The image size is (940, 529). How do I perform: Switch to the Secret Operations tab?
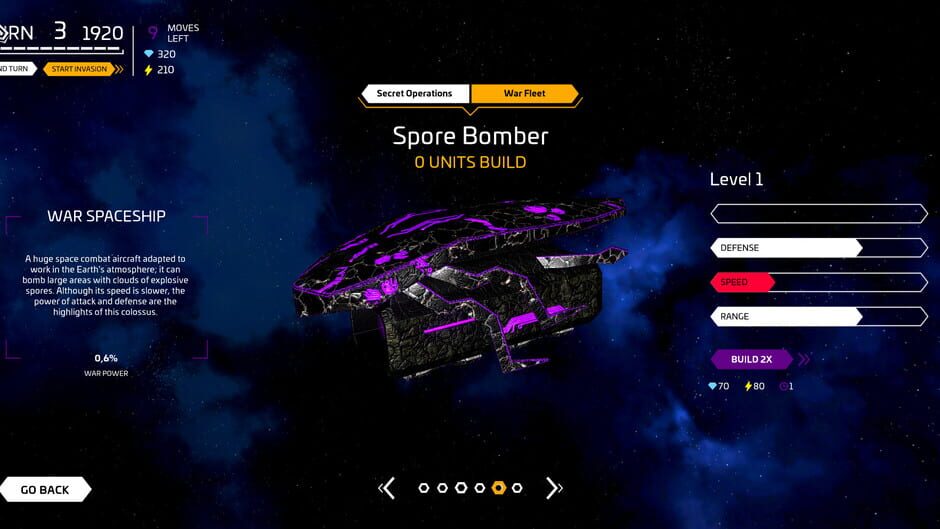(415, 94)
